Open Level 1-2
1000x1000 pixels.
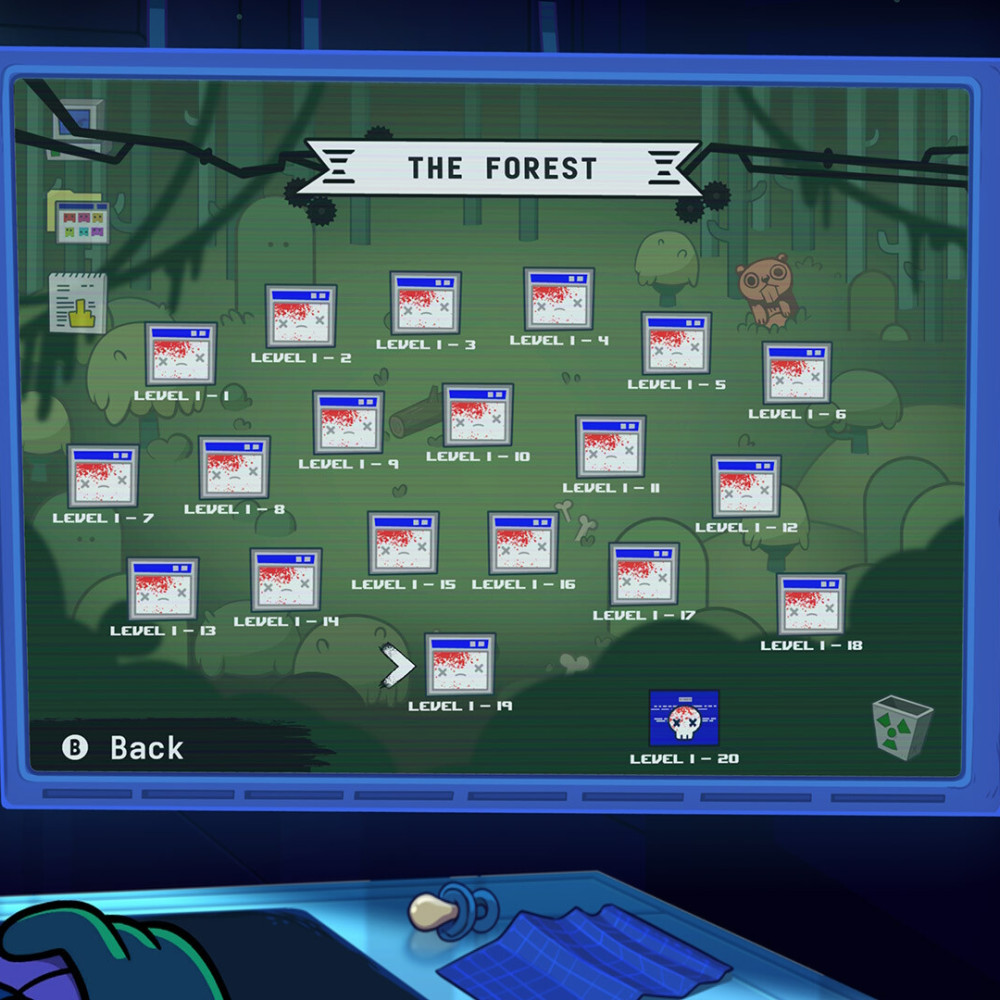300,316
